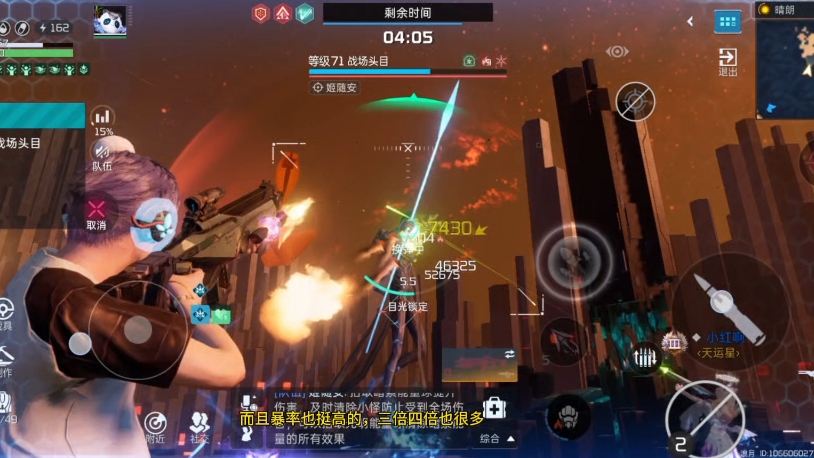Cancel with the pink 取消 button
The height and width of the screenshot is (458, 814).
point(96,213)
